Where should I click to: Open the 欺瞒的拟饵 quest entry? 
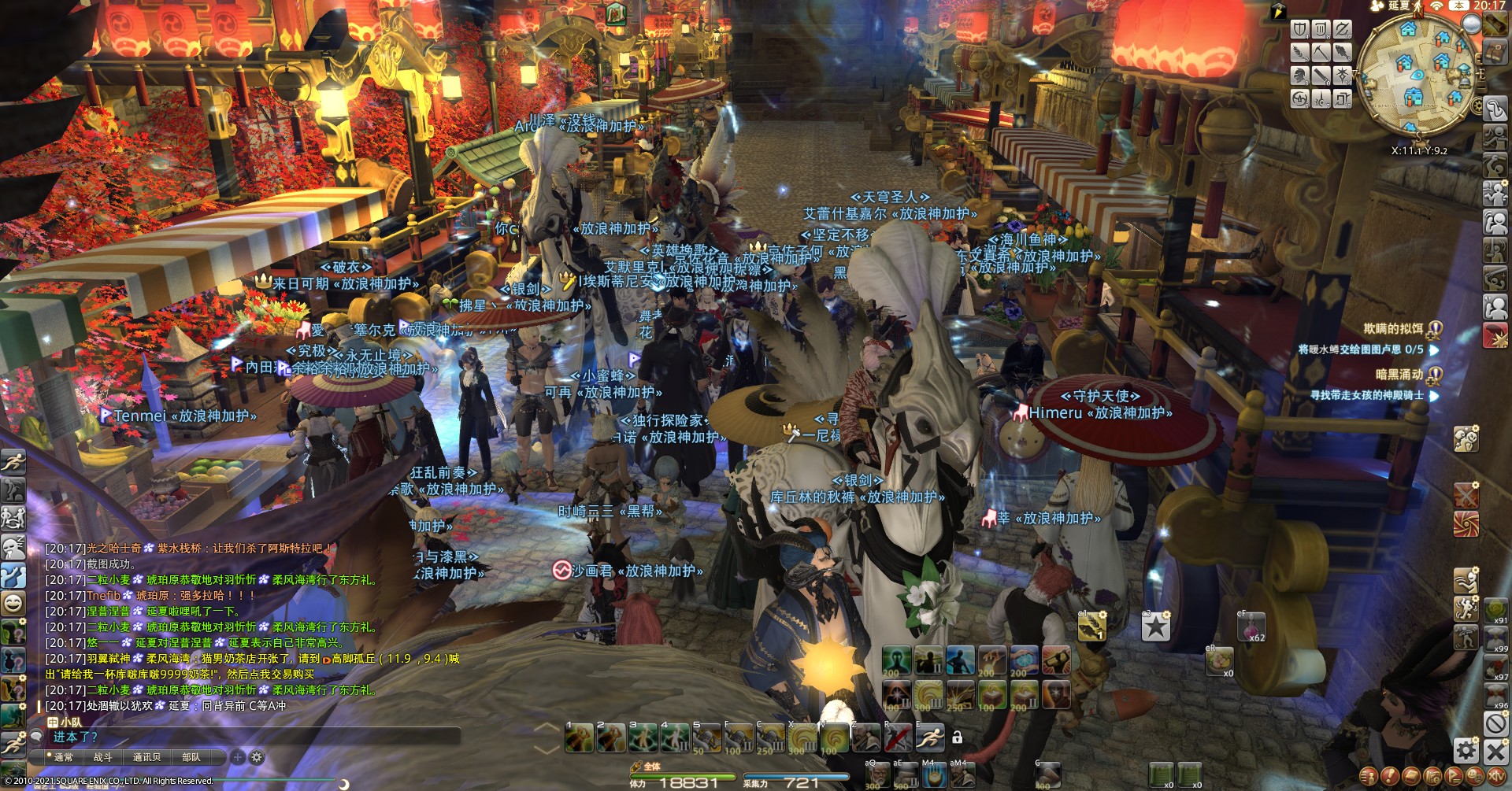1394,329
